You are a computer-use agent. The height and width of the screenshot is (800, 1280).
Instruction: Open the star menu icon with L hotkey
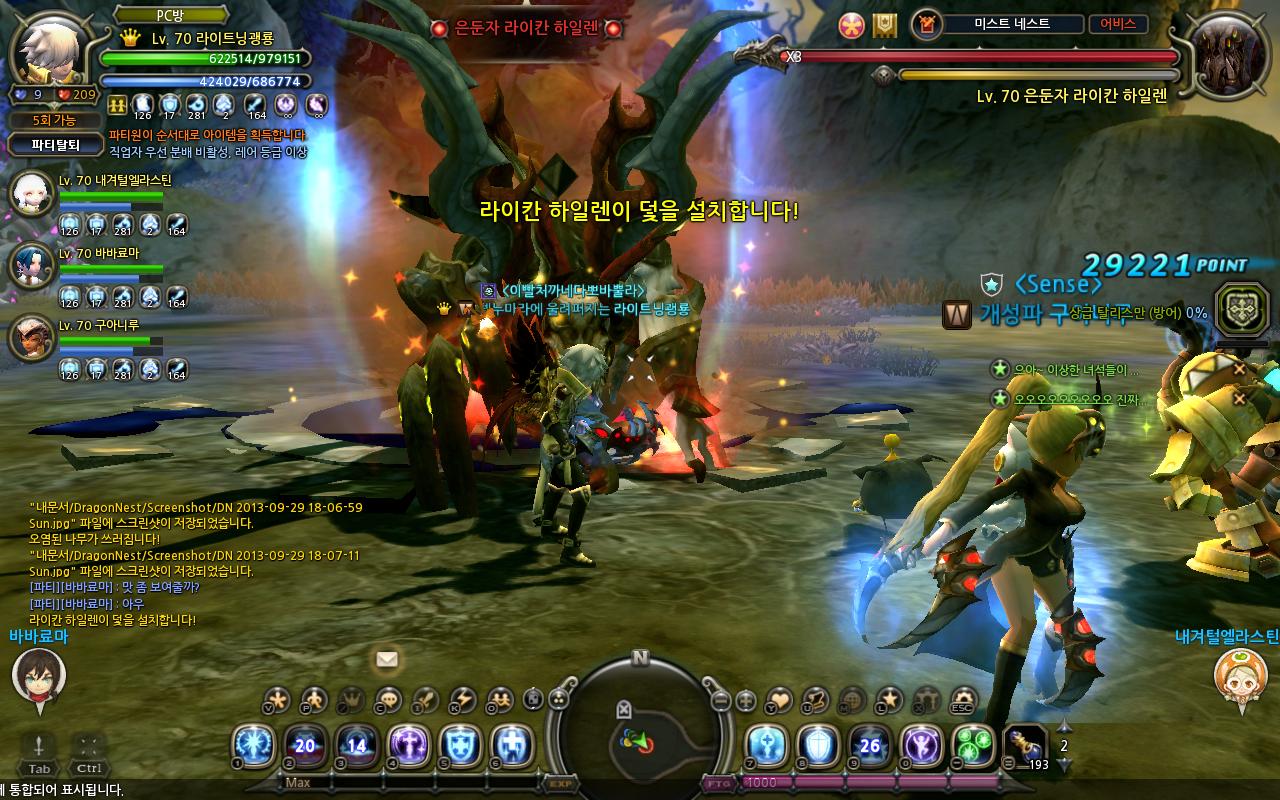pos(889,699)
